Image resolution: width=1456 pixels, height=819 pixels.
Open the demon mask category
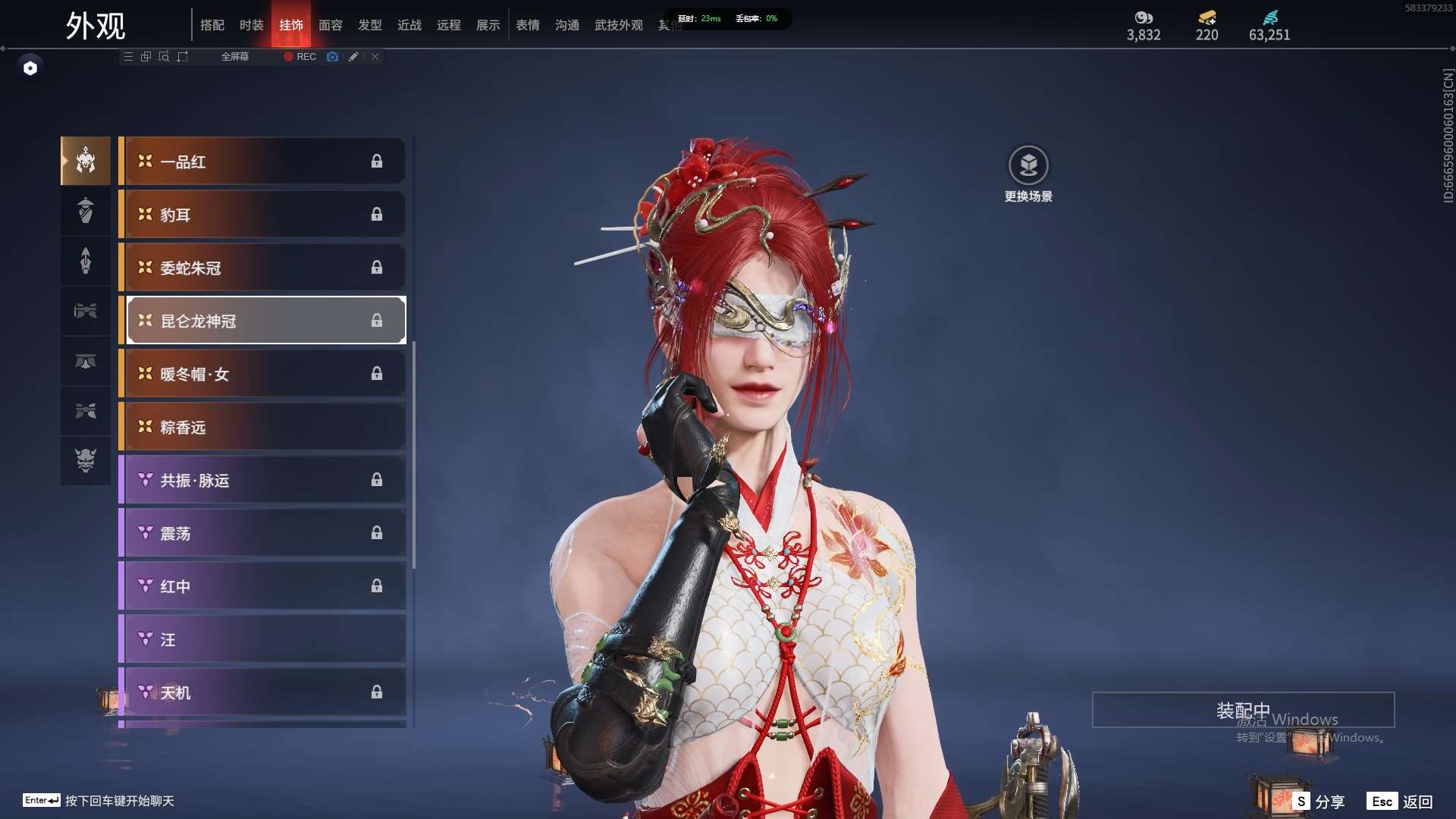86,460
